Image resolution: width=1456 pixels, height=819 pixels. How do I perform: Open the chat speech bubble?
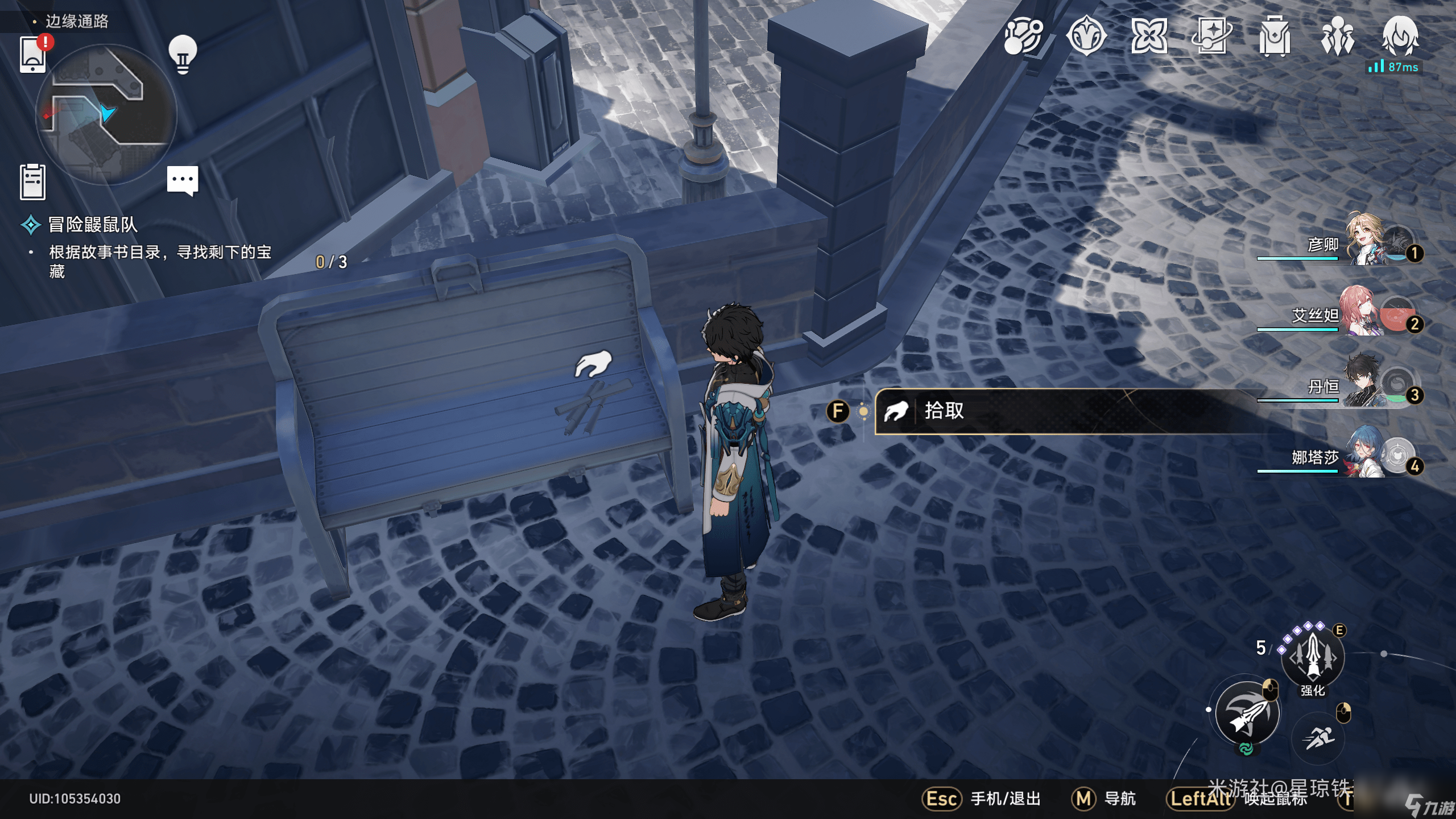point(183,180)
